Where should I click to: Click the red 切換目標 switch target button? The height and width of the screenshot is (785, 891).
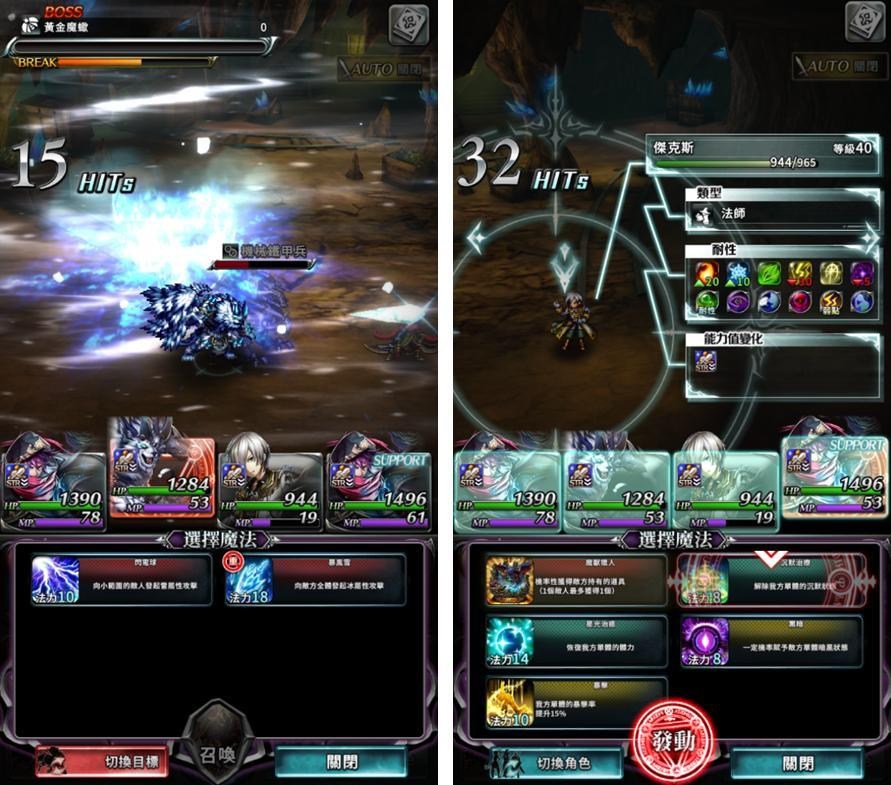(x=101, y=761)
